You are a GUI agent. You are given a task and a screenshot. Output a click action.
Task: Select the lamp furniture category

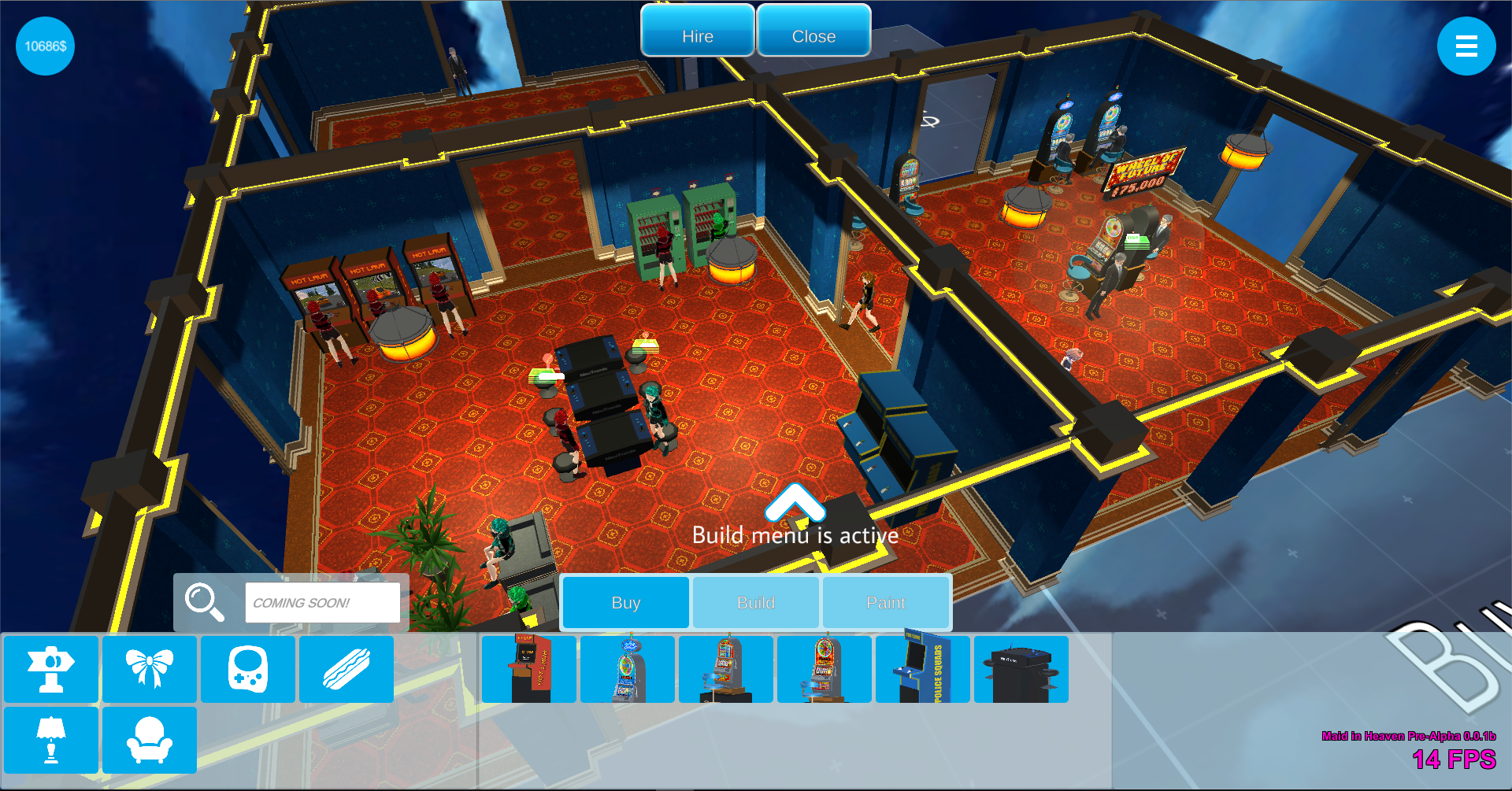click(x=50, y=740)
